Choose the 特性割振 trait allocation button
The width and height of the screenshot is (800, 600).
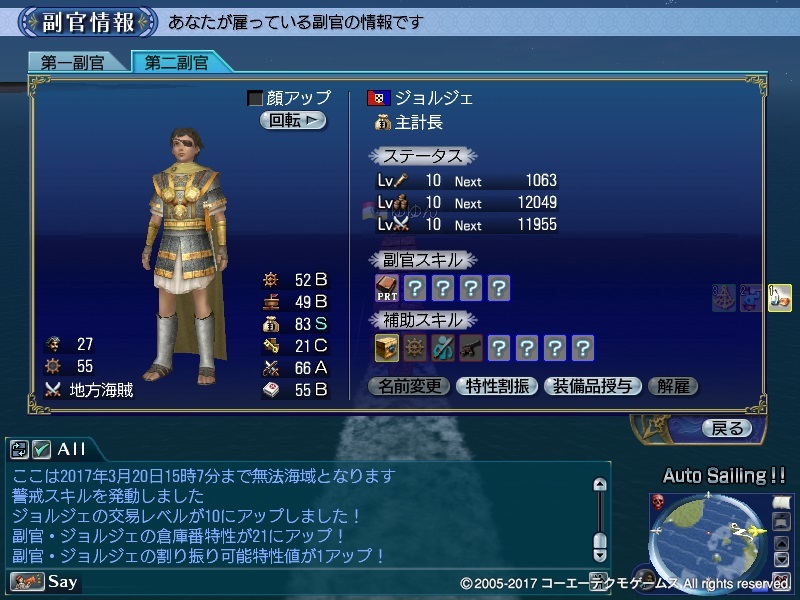click(x=497, y=386)
